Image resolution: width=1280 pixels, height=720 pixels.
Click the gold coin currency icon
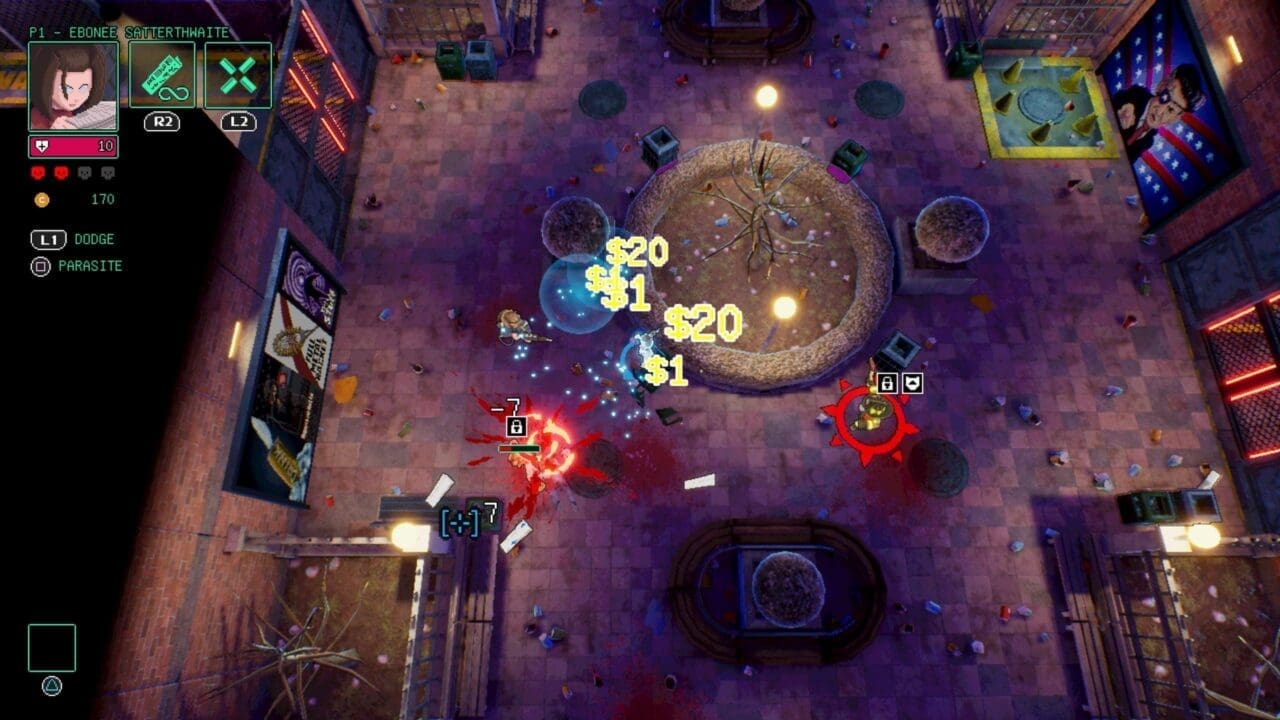39,199
